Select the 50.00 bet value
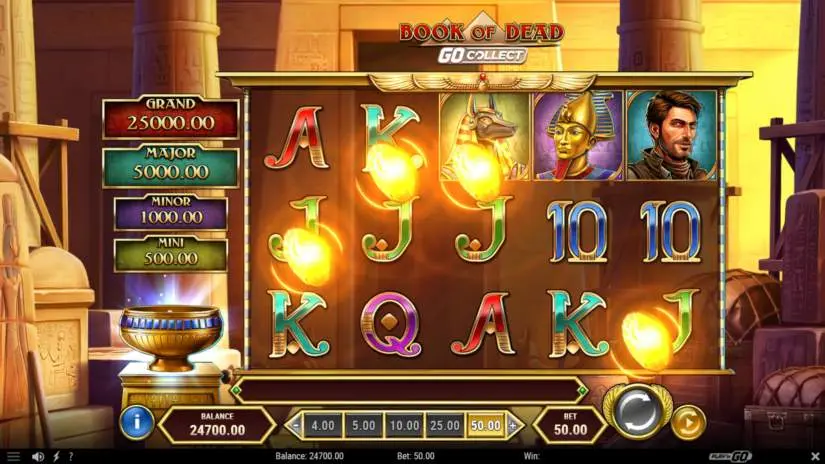Viewport: 825px width, 464px height. (x=486, y=425)
